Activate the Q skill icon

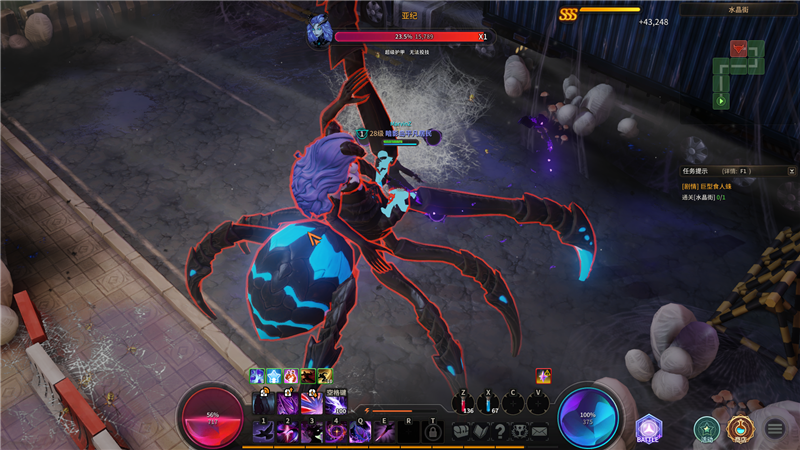[x=359, y=431]
